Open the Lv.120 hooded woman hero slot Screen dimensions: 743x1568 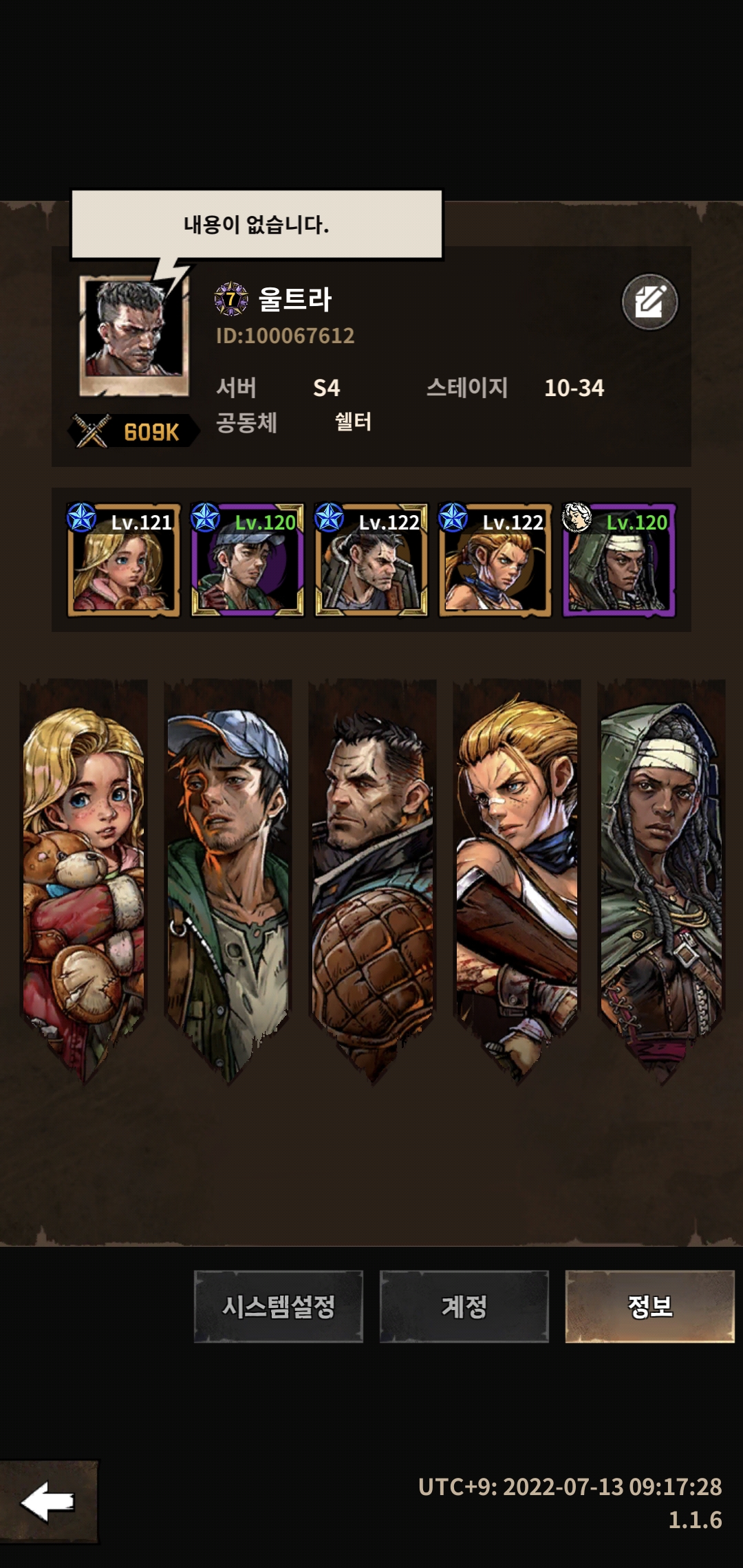[619, 560]
